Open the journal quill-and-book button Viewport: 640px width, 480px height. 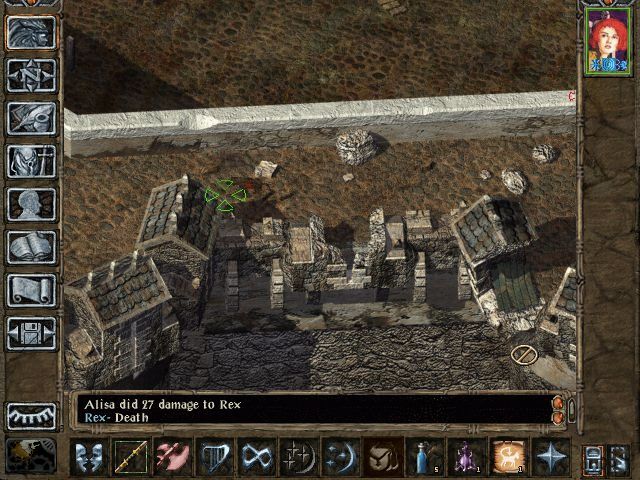pyautogui.click(x=31, y=118)
